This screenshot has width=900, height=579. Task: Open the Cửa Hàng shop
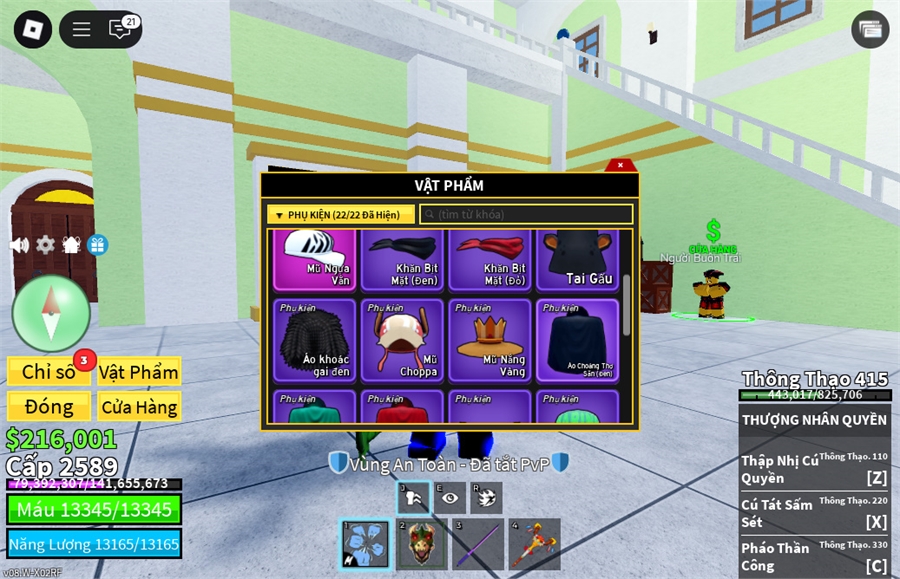139,406
